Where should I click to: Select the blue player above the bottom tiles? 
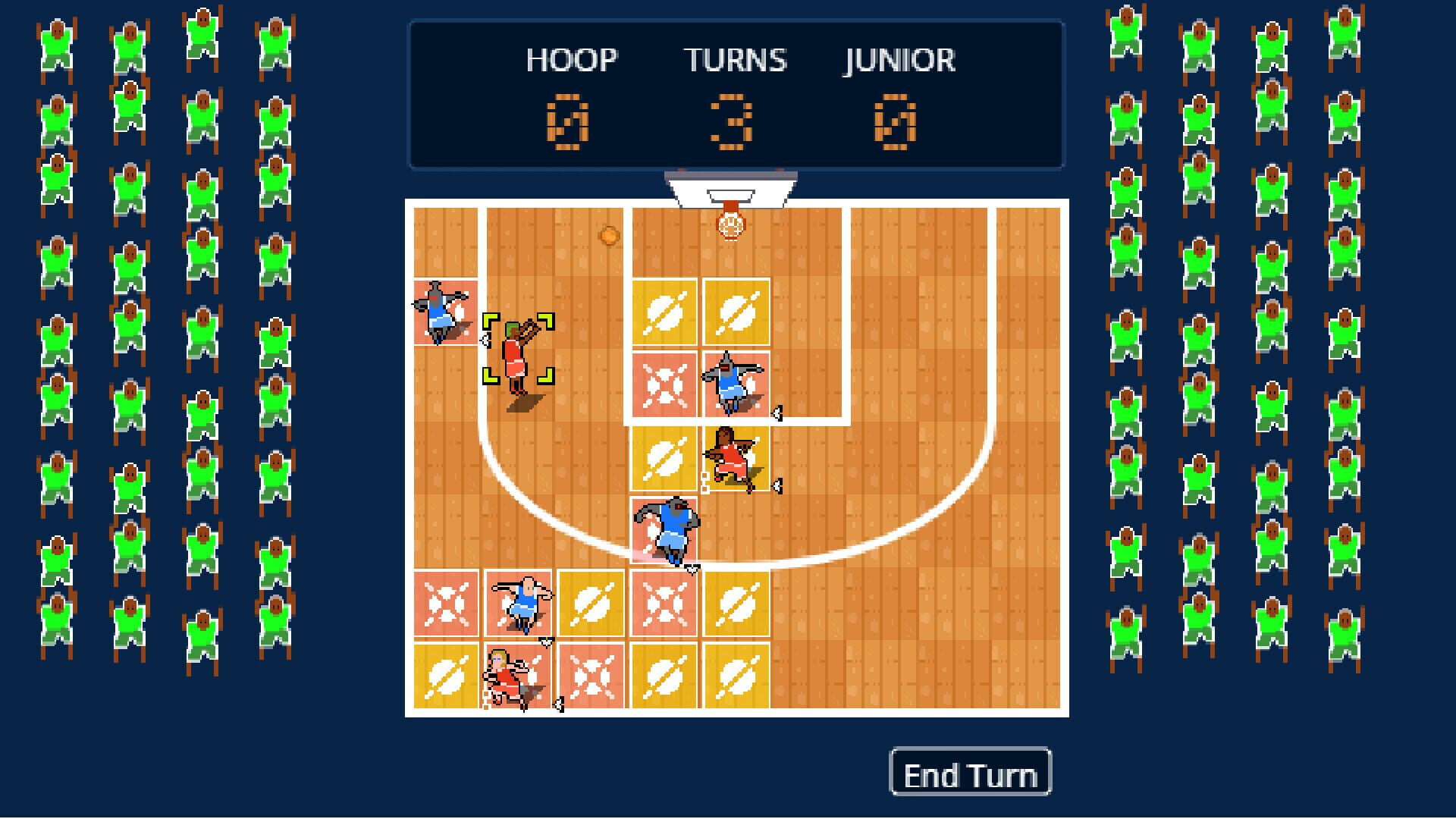click(x=520, y=603)
